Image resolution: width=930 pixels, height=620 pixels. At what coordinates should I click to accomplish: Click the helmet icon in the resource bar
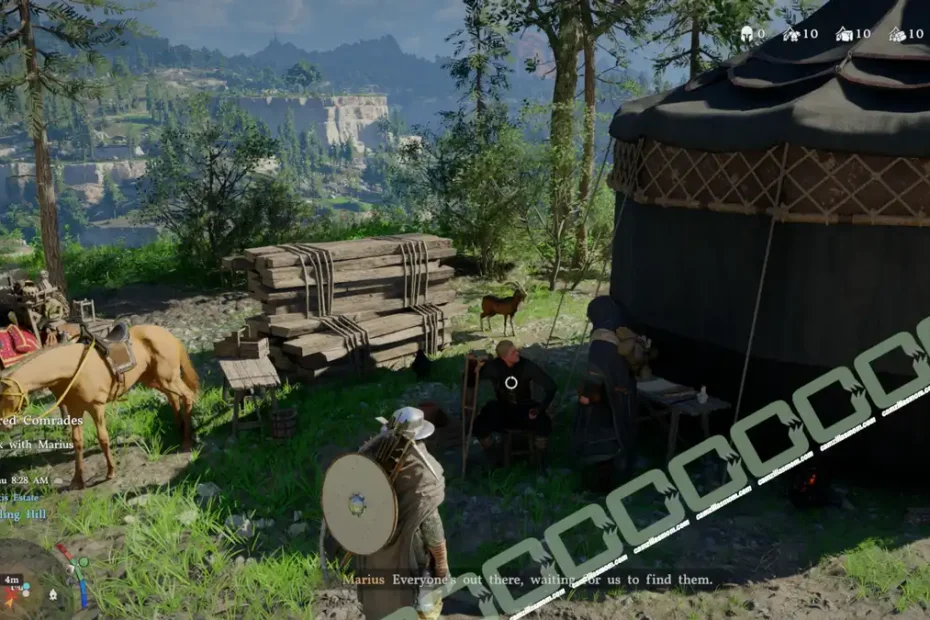tap(746, 34)
